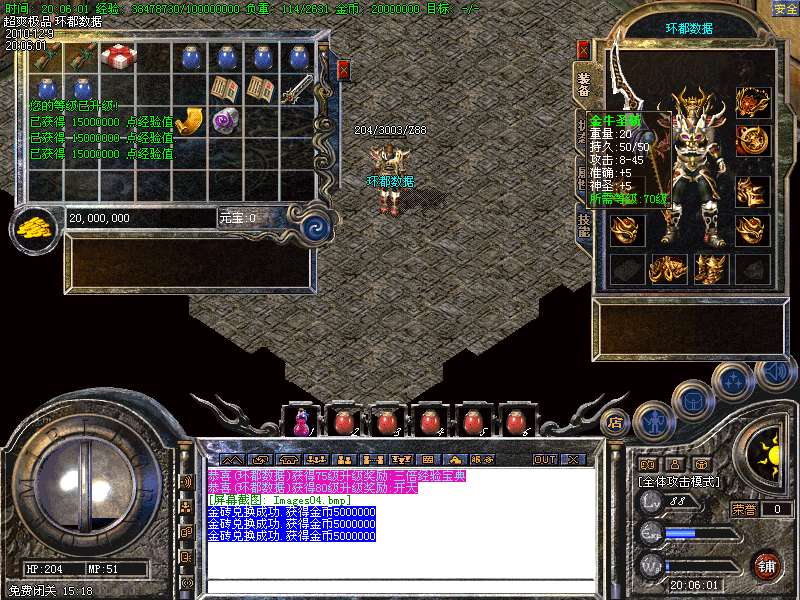Toggle the sound speaker button
This screenshot has width=800, height=600.
(774, 373)
